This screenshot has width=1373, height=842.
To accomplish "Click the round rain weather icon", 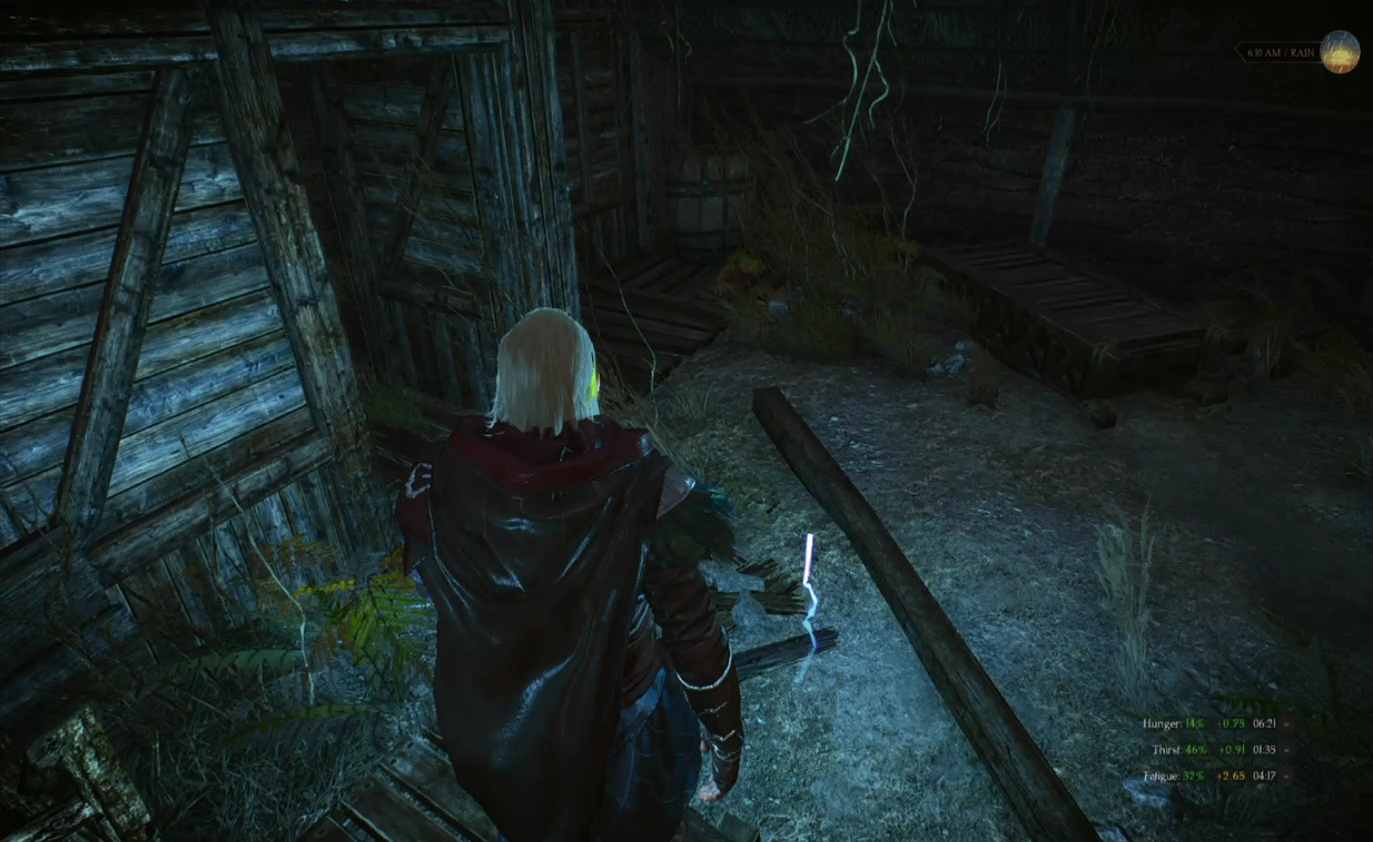I will [x=1339, y=52].
